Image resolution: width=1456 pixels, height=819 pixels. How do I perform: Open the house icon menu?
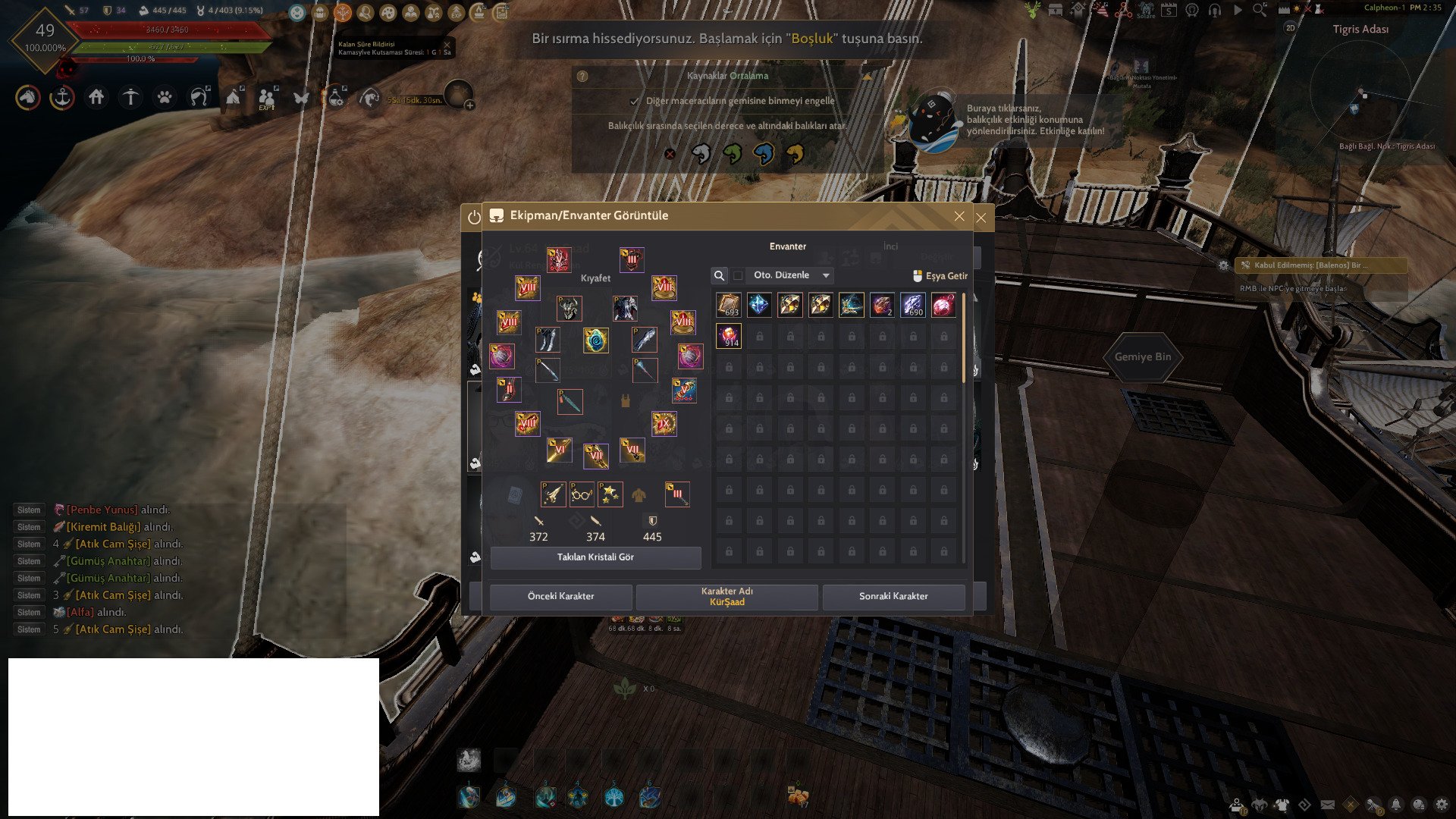coord(96,97)
